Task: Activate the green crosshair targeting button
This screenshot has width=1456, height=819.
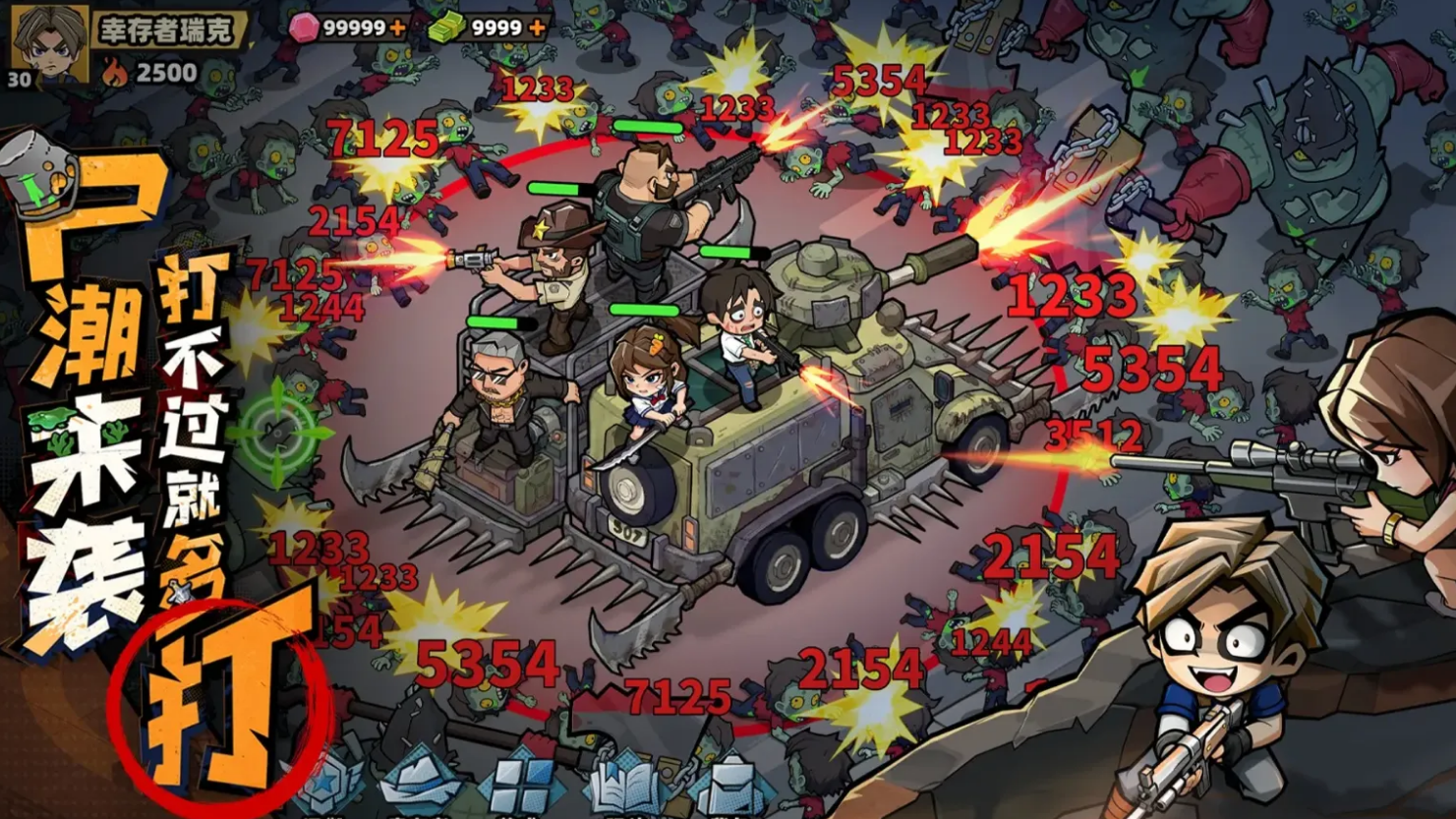Action: [280, 432]
